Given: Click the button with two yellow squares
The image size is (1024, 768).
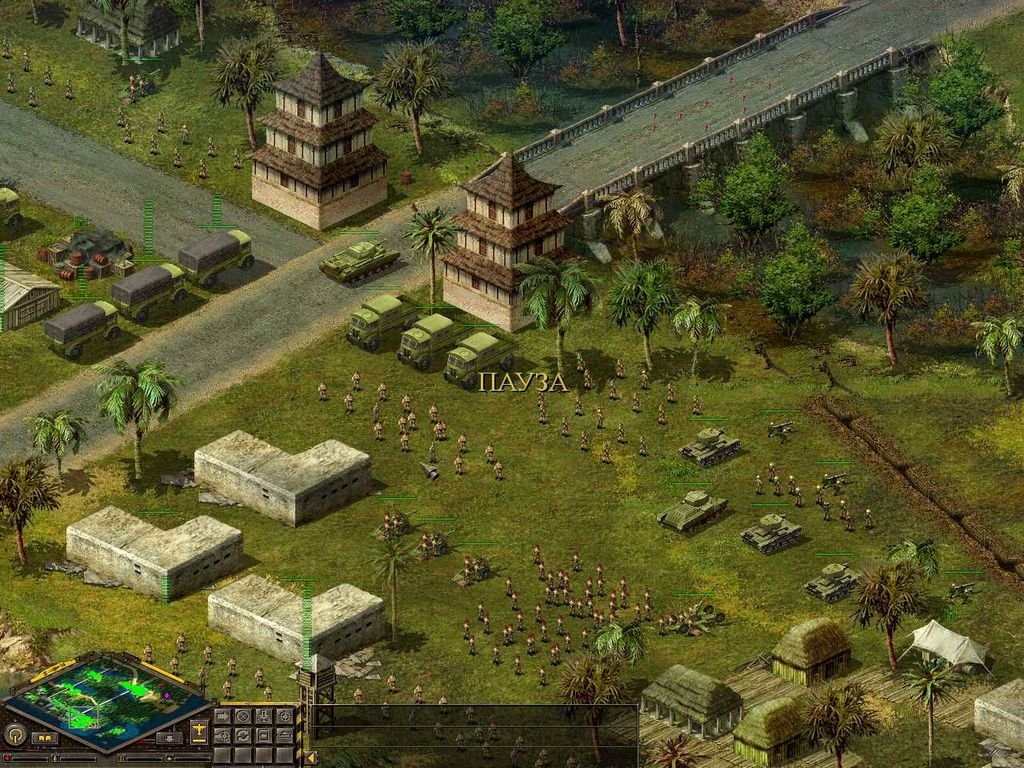Looking at the screenshot, I should pos(45,738).
